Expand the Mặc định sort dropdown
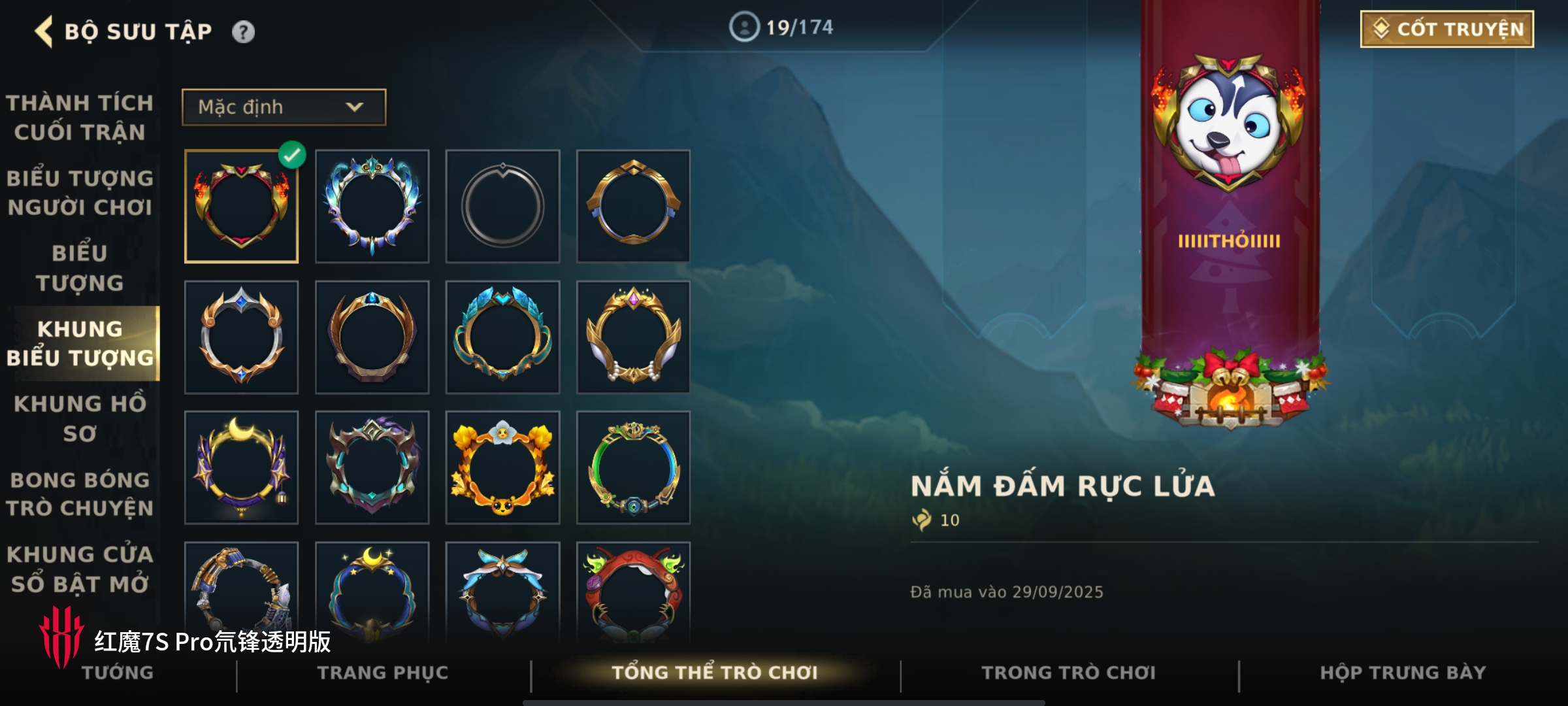The width and height of the screenshot is (1568, 706). click(284, 107)
